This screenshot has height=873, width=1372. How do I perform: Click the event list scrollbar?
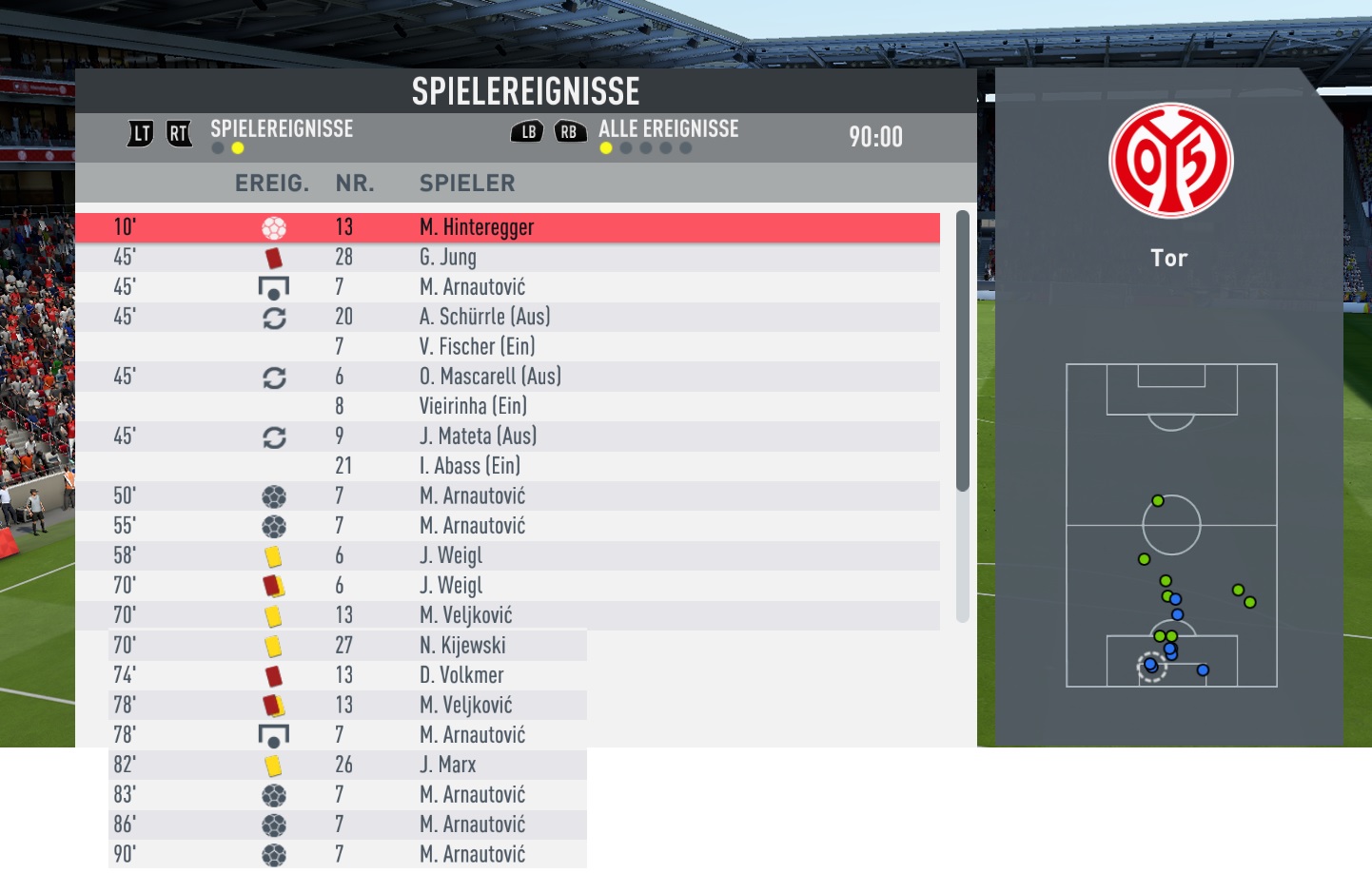tap(962, 352)
